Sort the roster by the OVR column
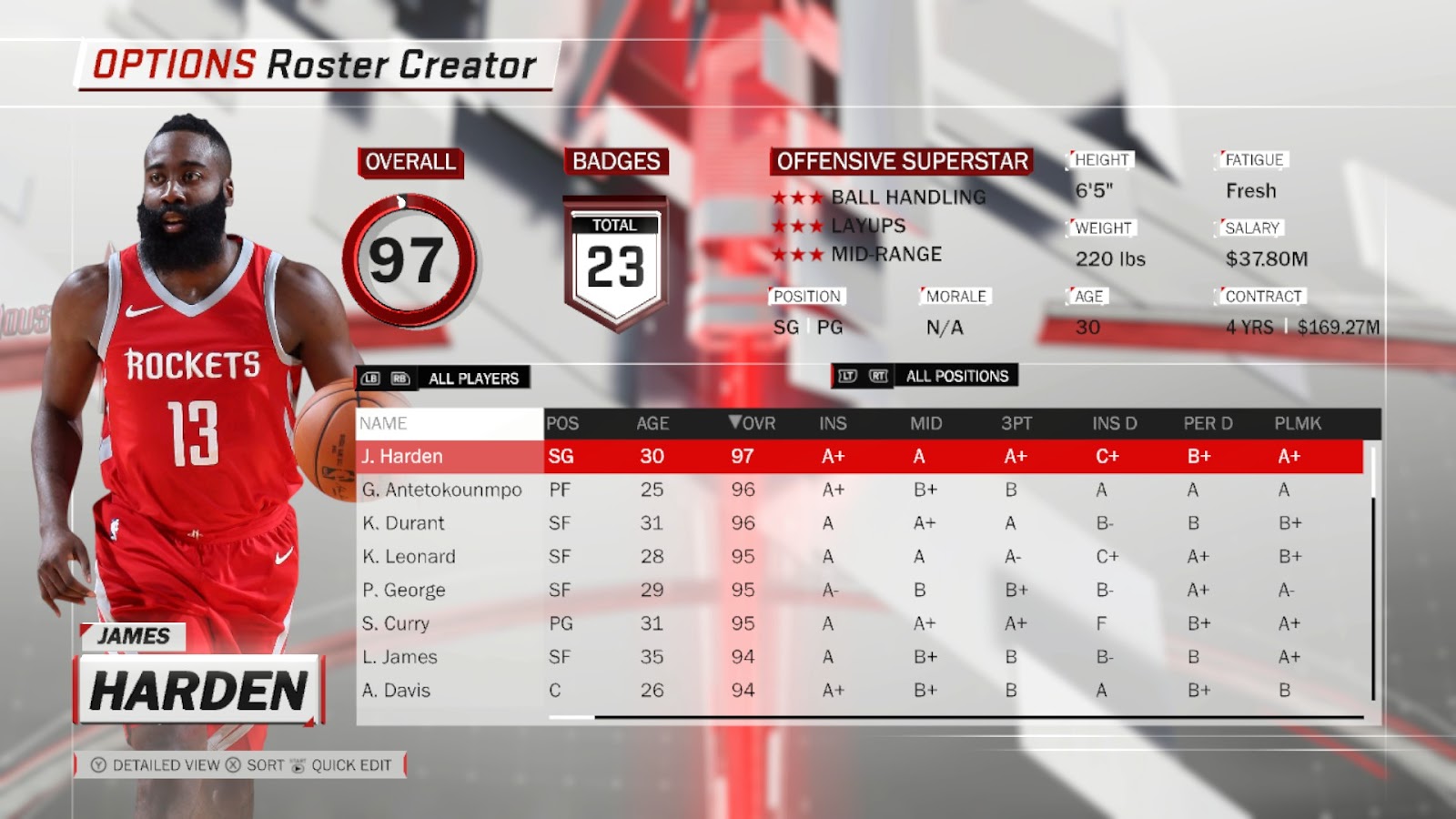 pos(753,423)
